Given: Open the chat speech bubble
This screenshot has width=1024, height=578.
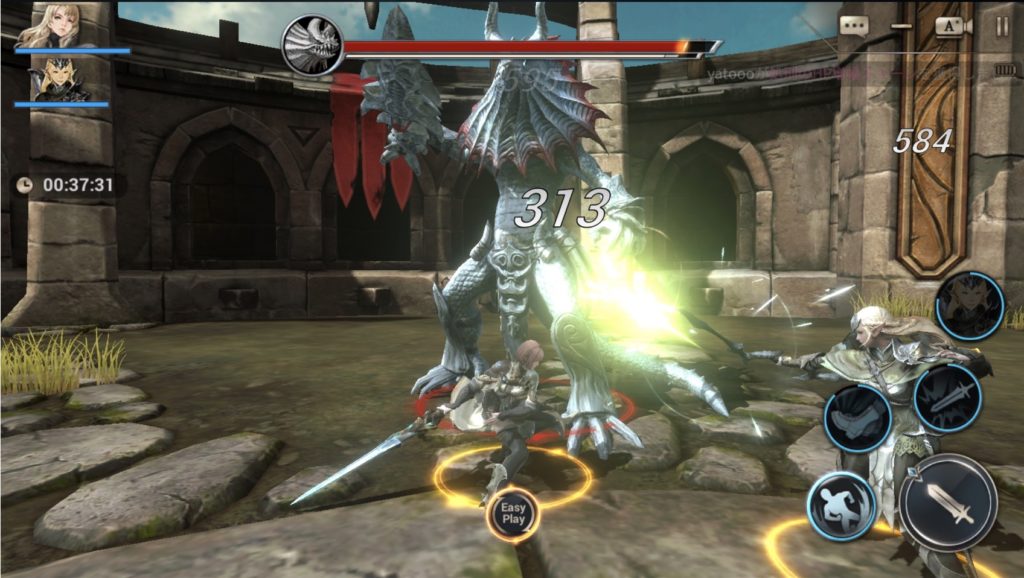Looking at the screenshot, I should (x=854, y=27).
